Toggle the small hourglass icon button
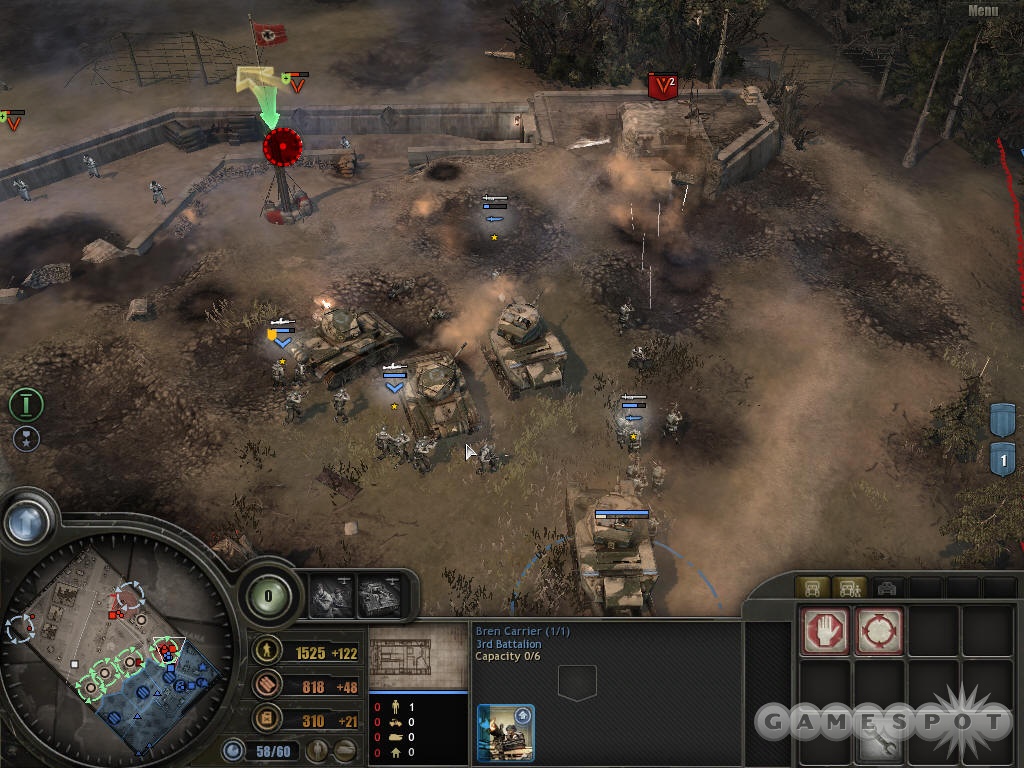The width and height of the screenshot is (1024, 768). point(25,439)
